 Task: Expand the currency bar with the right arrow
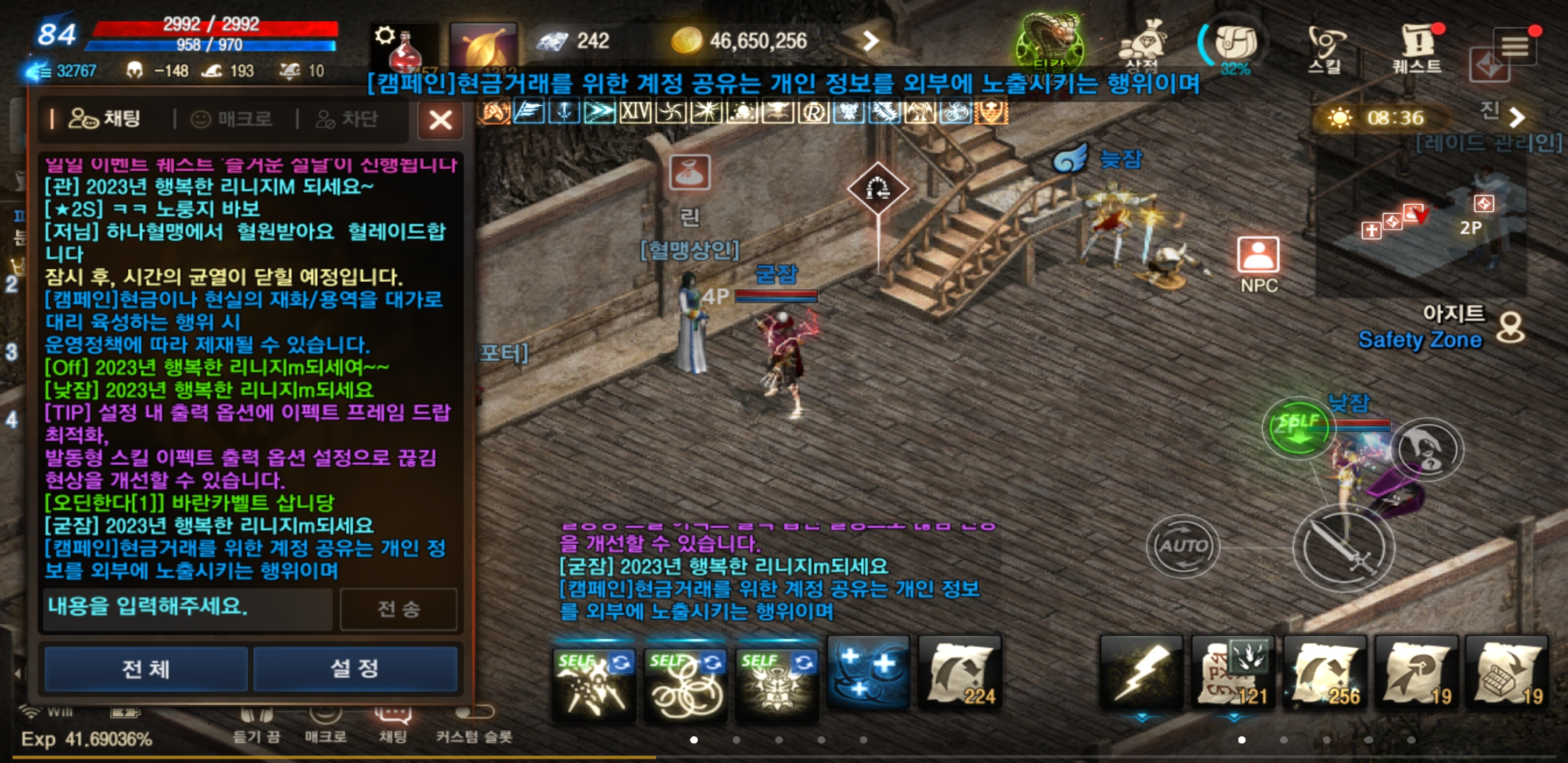coord(872,40)
